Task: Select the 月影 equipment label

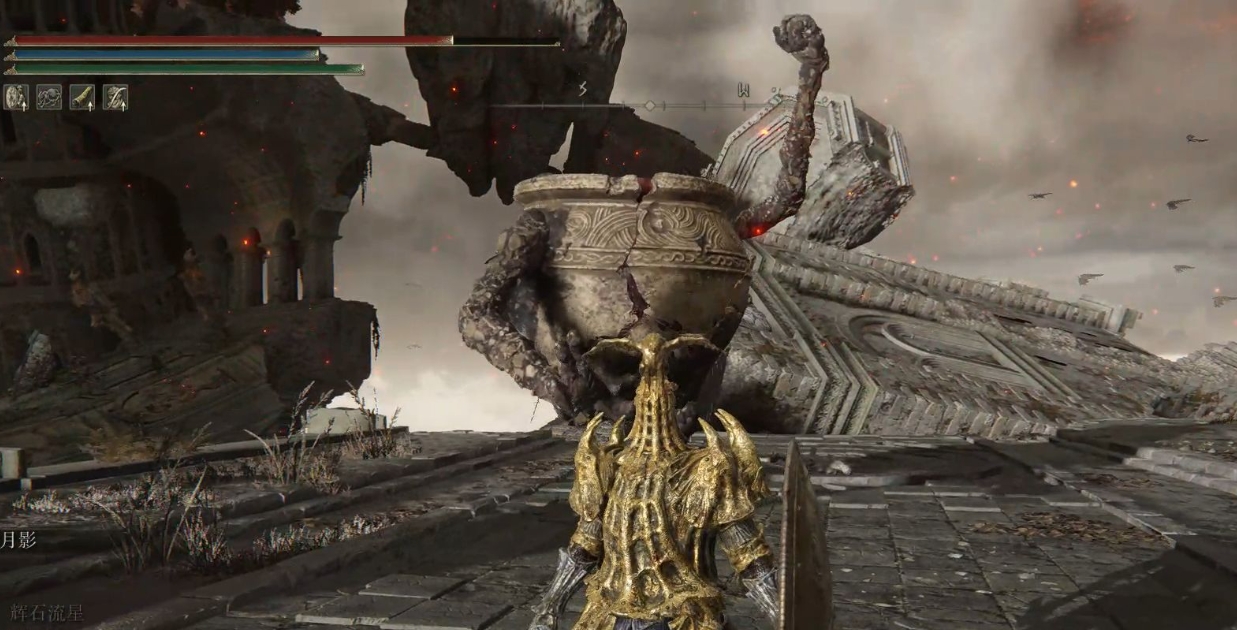Action: 17,541
